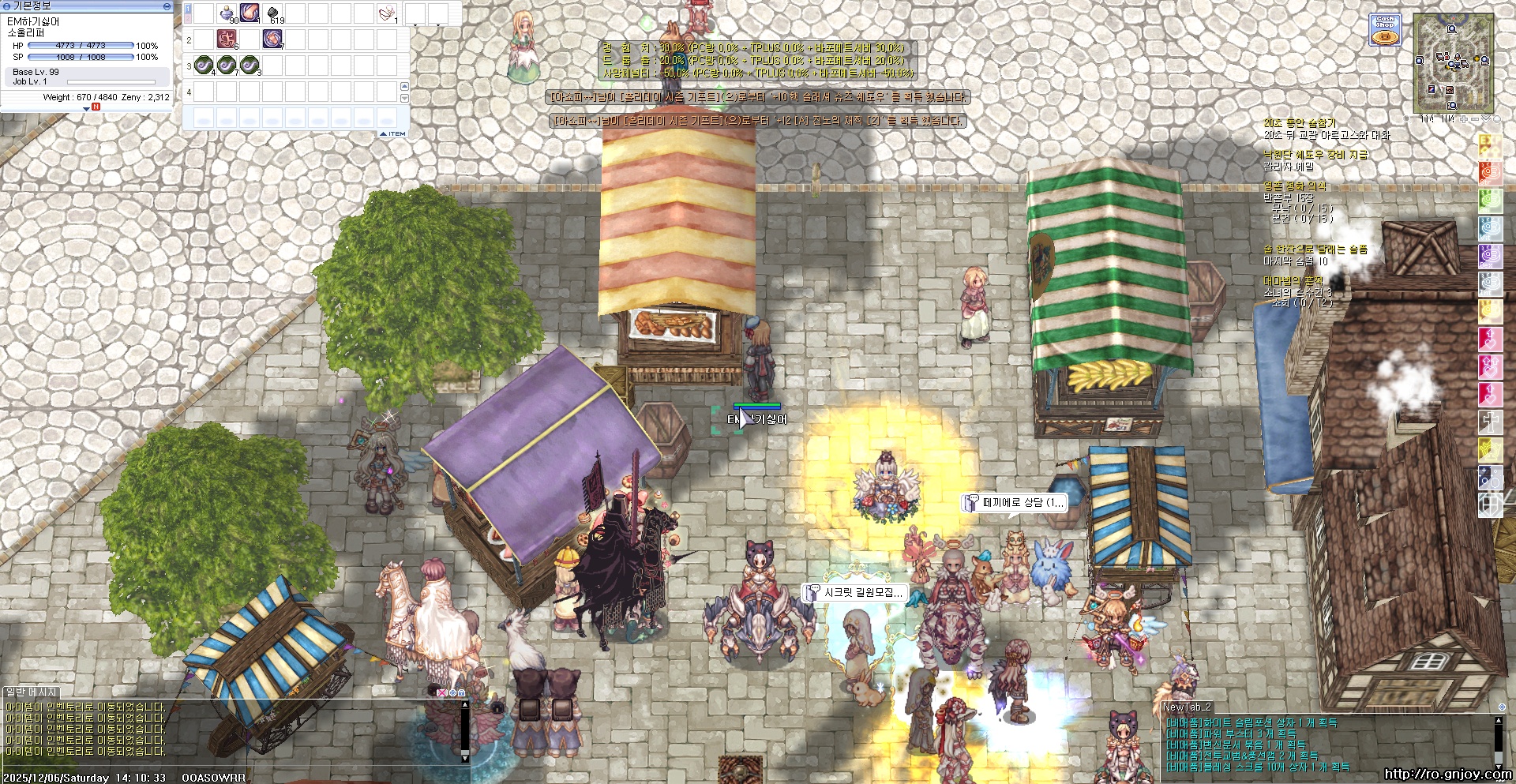1516x784 pixels.
Task: Open the Cash Shop
Action: point(1384,29)
